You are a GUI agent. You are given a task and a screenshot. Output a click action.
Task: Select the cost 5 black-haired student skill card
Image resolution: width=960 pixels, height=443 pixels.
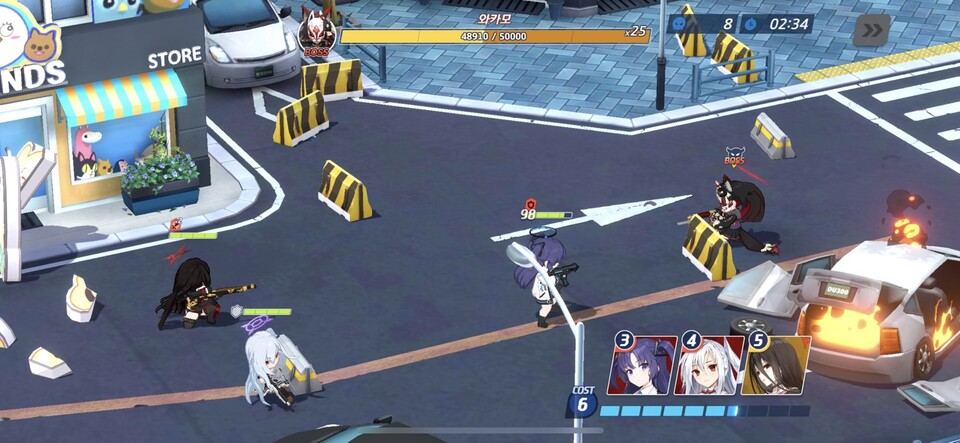click(777, 365)
